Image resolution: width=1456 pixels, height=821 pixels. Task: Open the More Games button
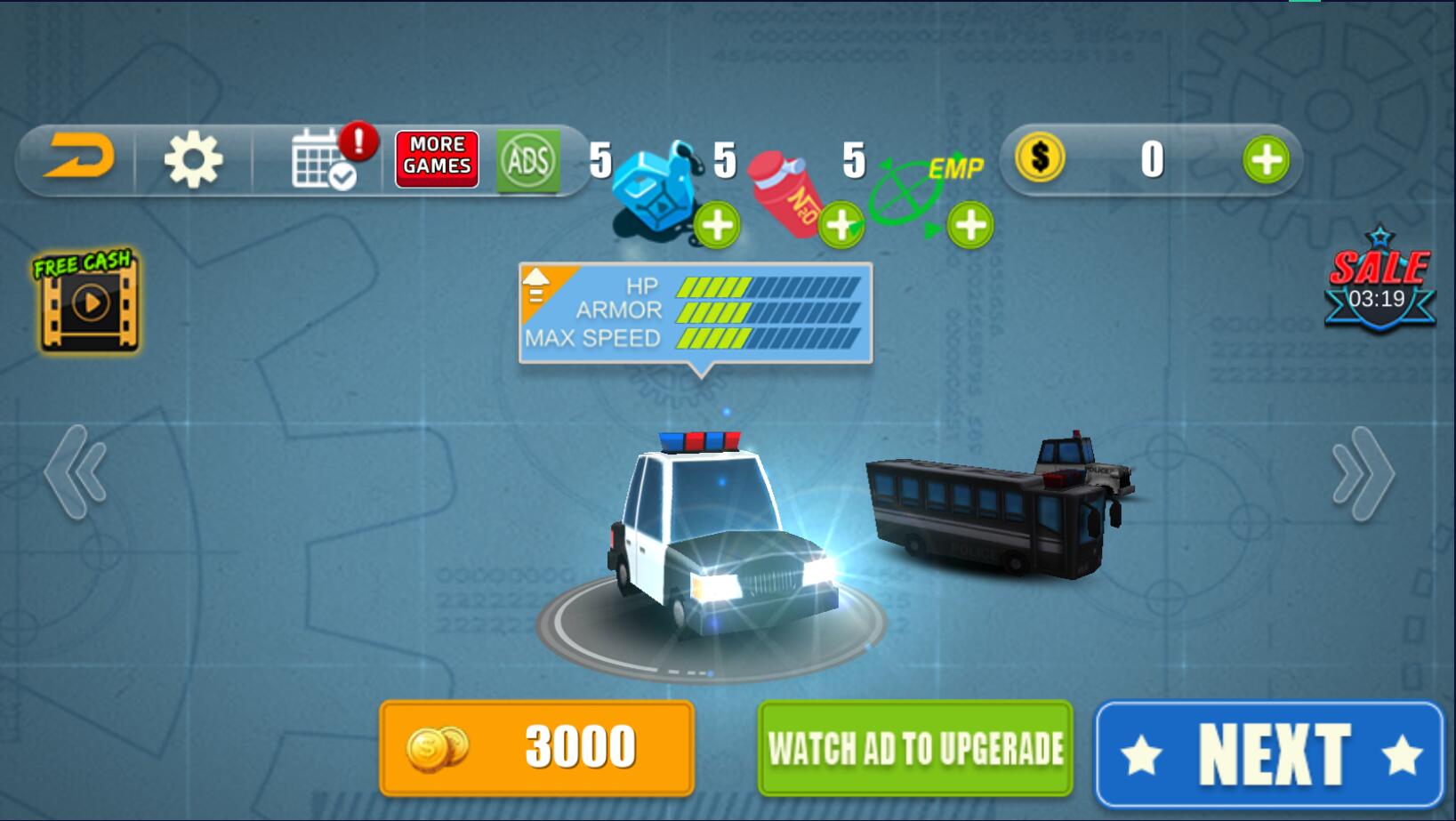437,159
